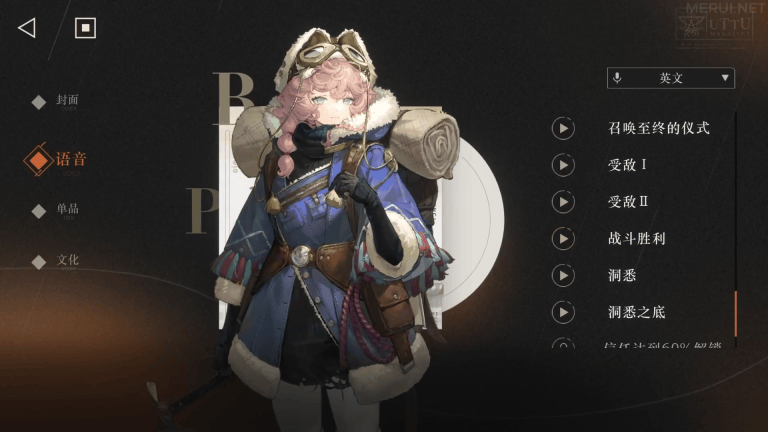Screen dimensions: 768x432
Task: Play the 洞悉之底 voice line
Action: [563, 313]
